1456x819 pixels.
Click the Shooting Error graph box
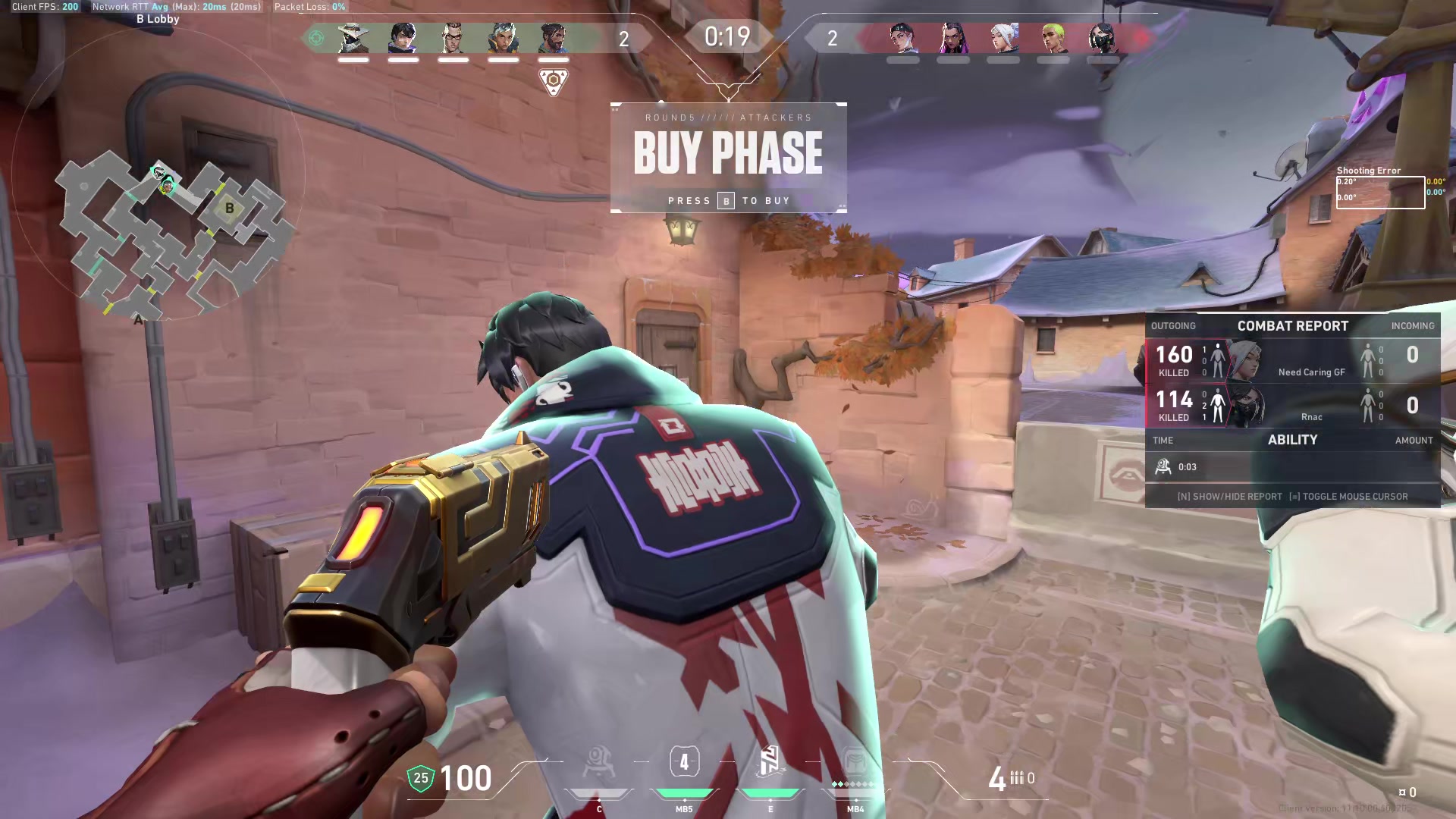[1380, 193]
